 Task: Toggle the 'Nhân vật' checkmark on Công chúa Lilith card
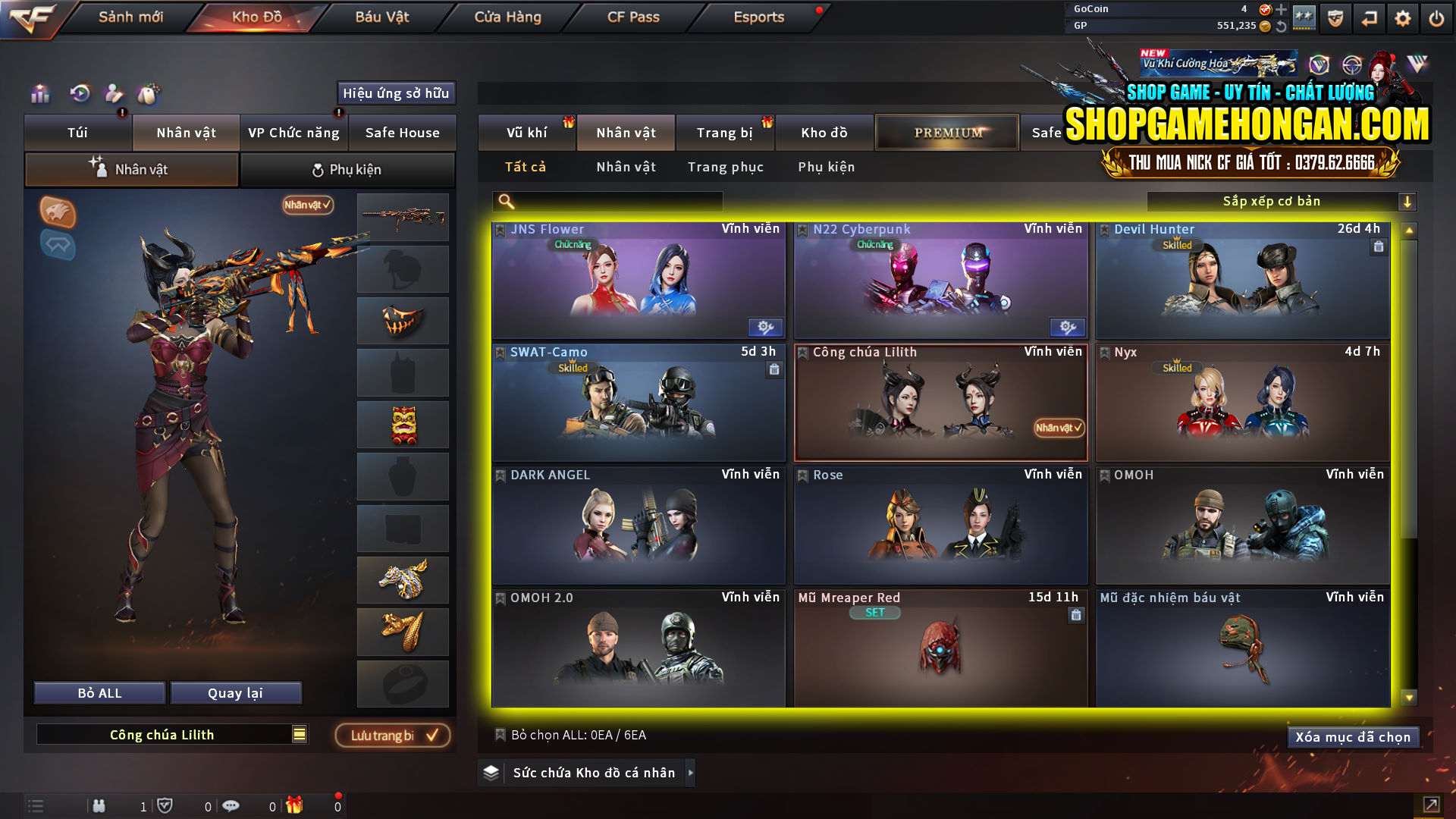[x=1059, y=428]
